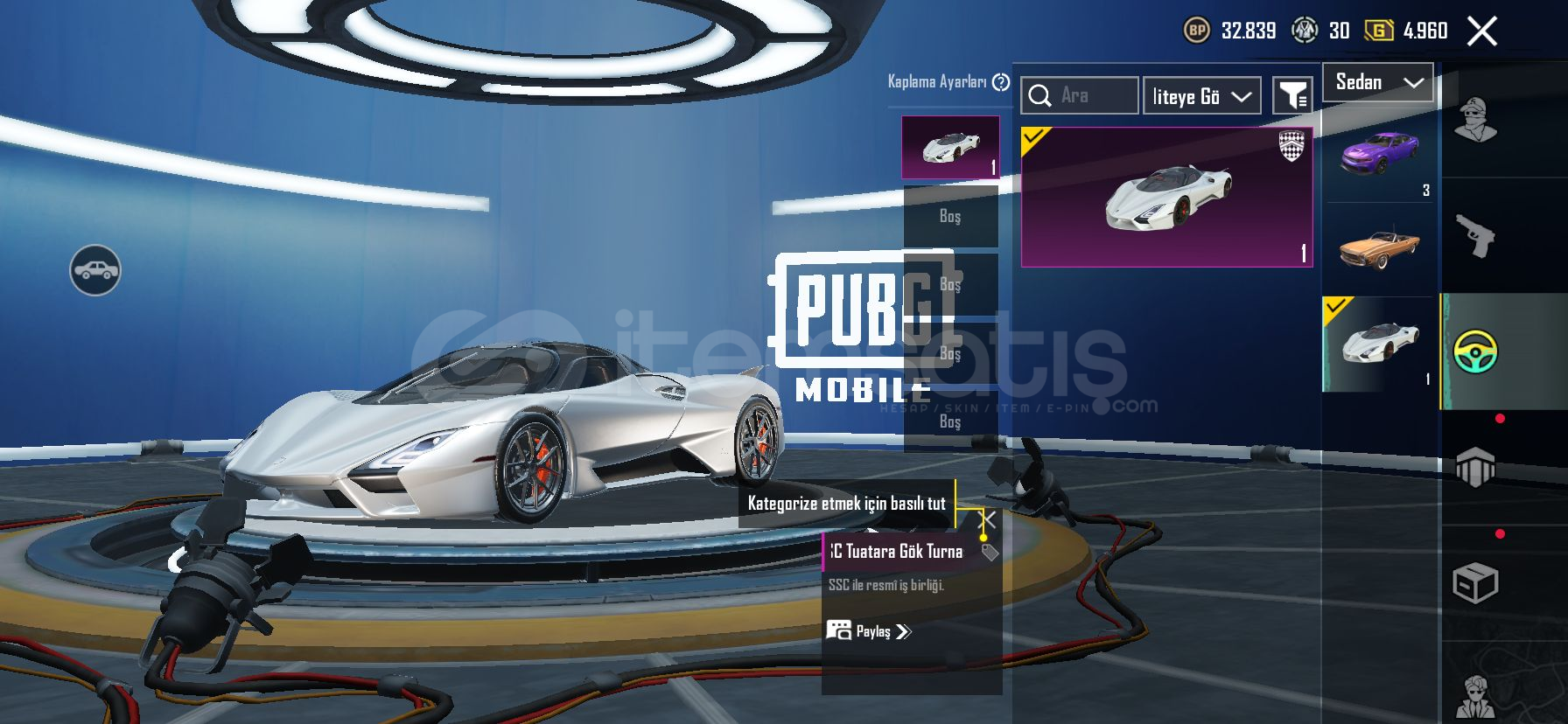Select the purple sedan skin

[x=1379, y=155]
